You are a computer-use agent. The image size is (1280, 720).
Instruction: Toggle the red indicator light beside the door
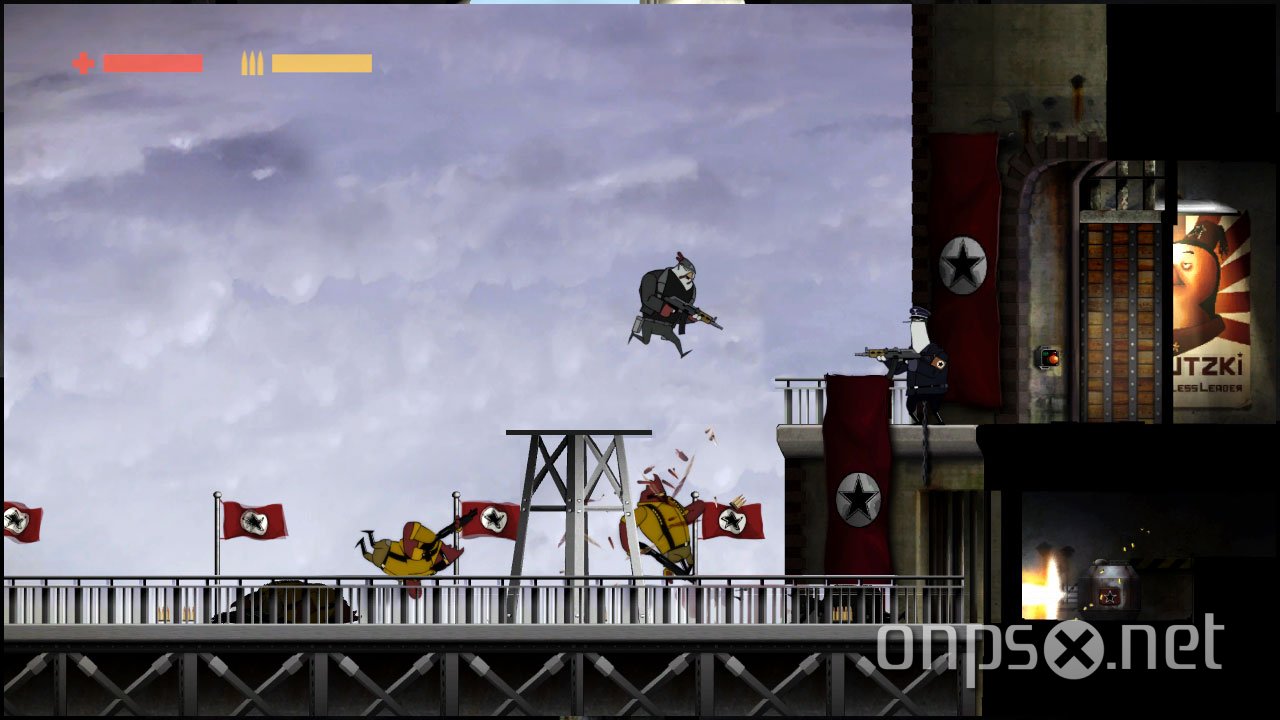point(1052,360)
